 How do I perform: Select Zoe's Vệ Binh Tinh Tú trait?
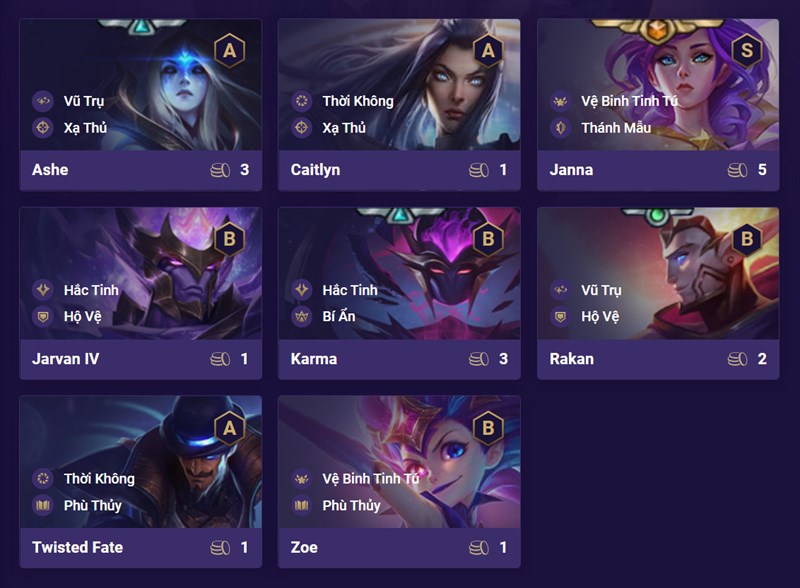tap(370, 479)
